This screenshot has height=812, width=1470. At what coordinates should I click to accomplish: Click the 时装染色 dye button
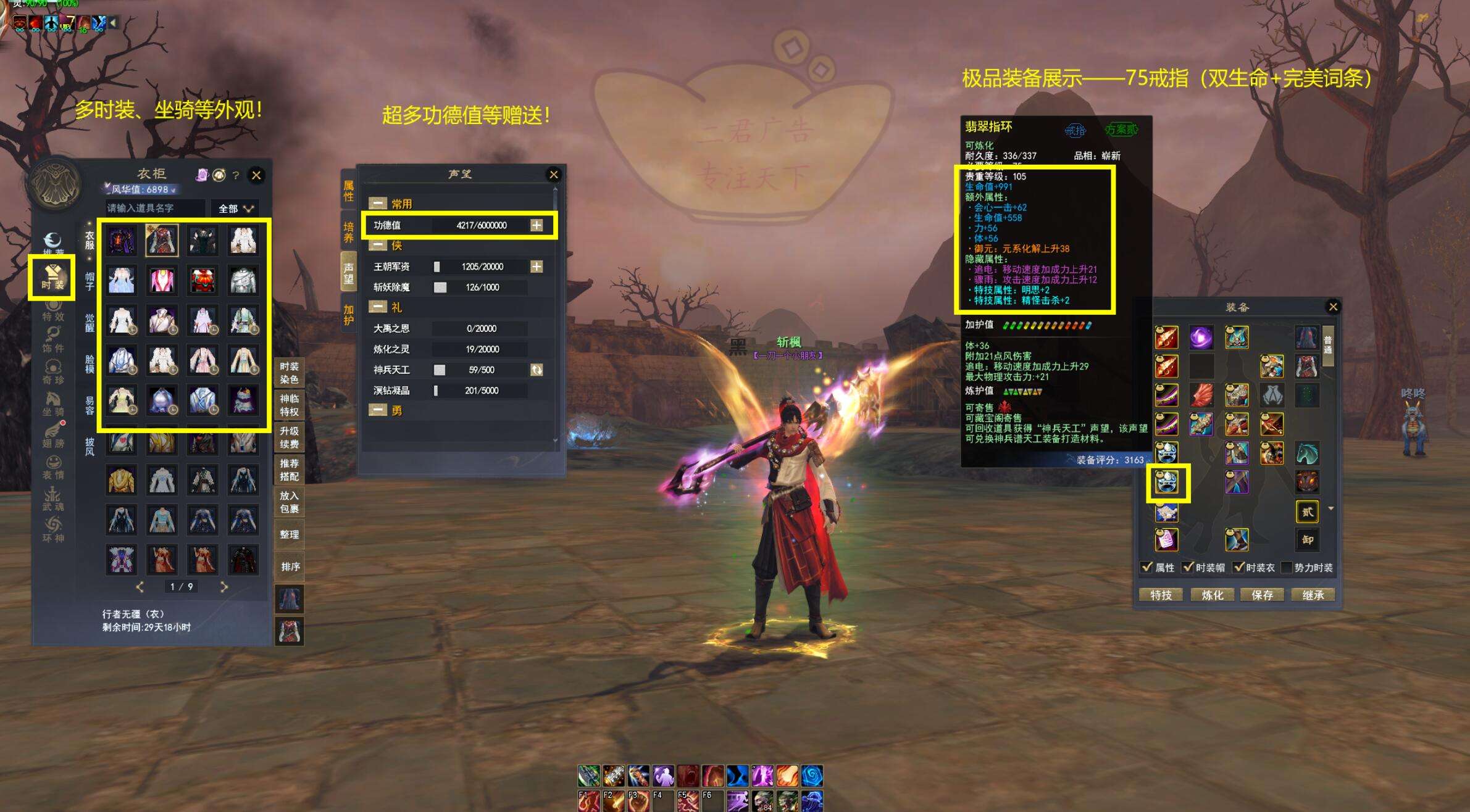[x=289, y=373]
